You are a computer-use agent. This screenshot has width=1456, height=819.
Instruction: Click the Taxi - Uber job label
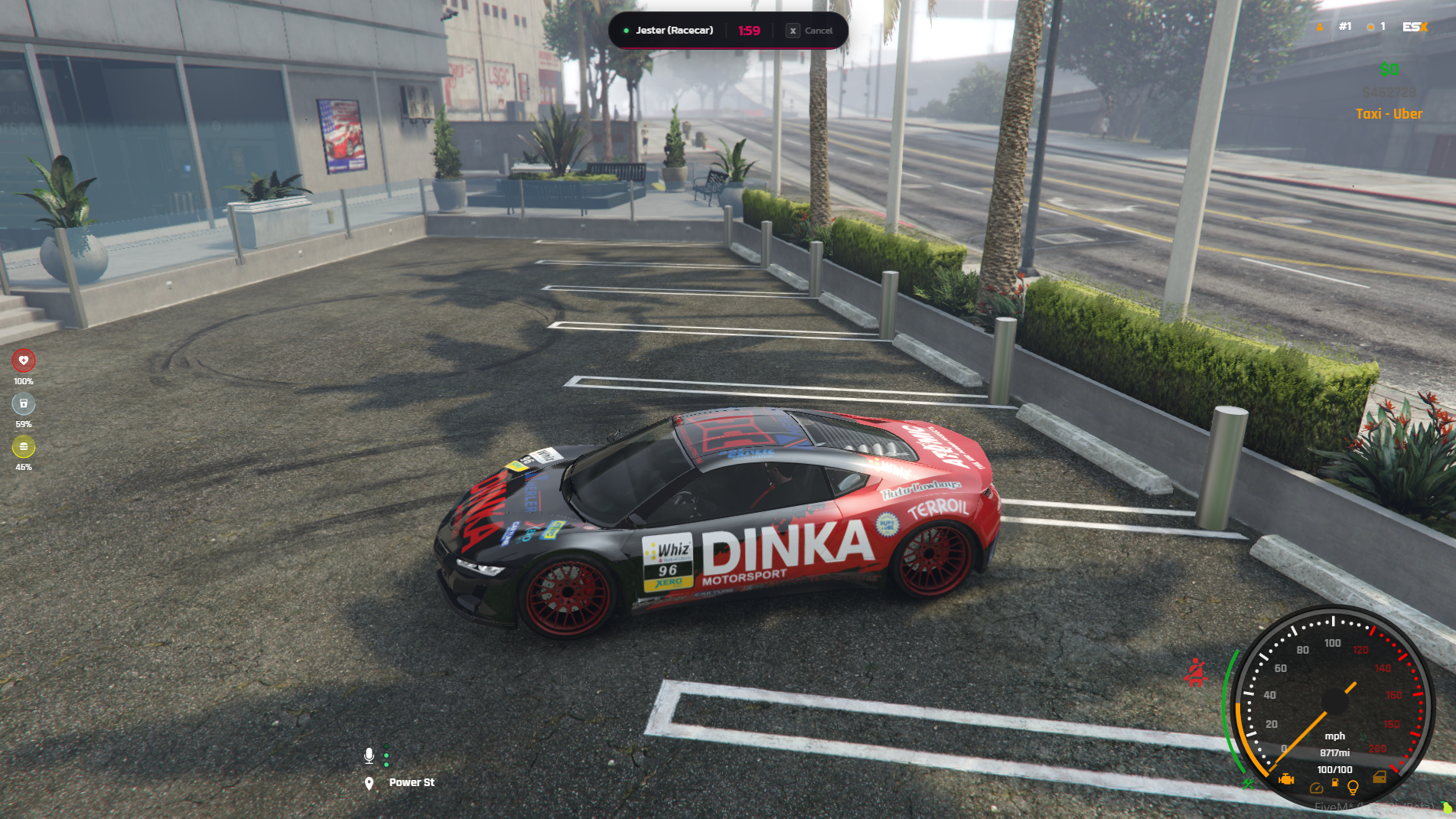[x=1388, y=113]
